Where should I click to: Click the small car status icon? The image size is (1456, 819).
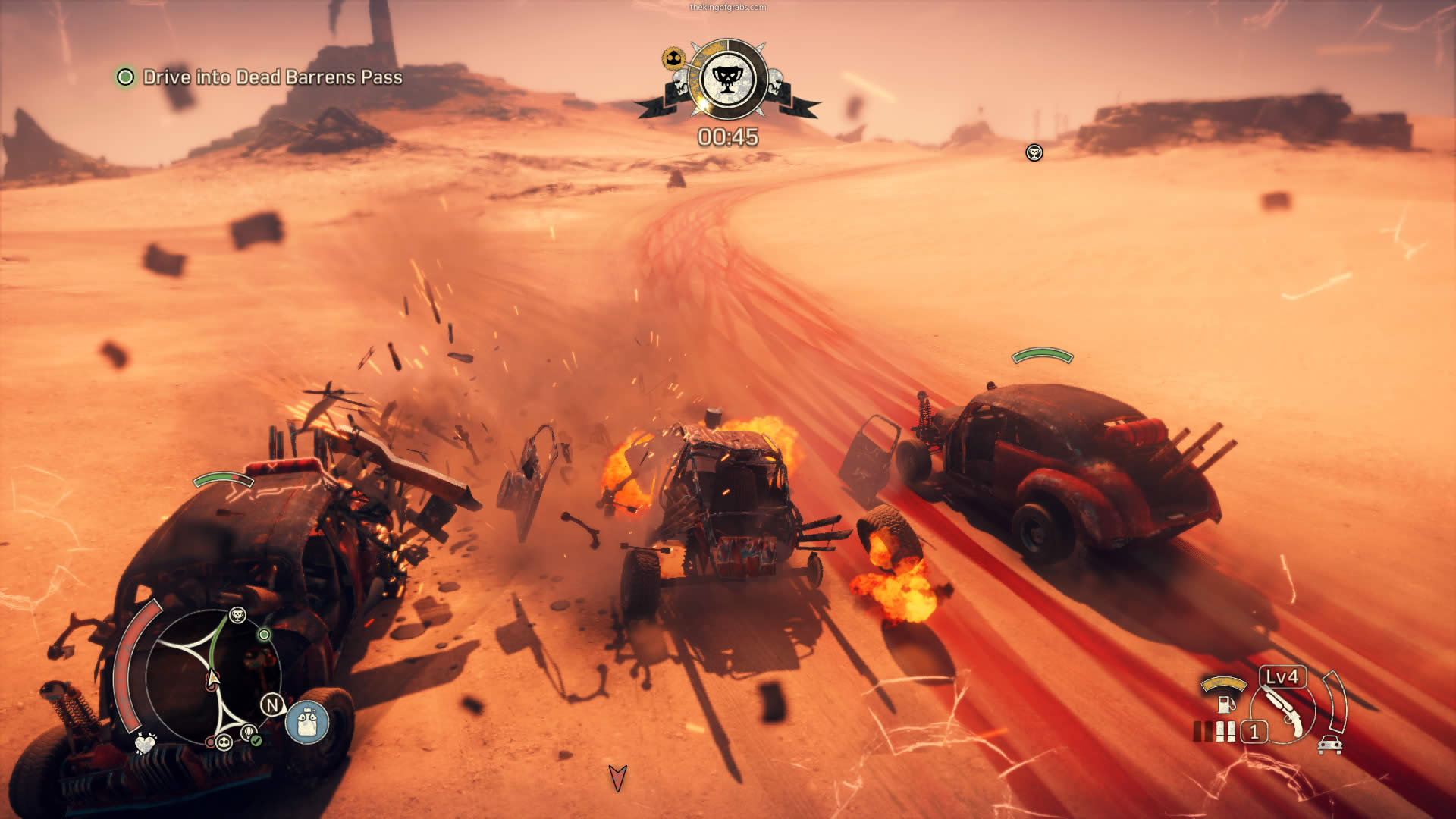(x=1330, y=745)
